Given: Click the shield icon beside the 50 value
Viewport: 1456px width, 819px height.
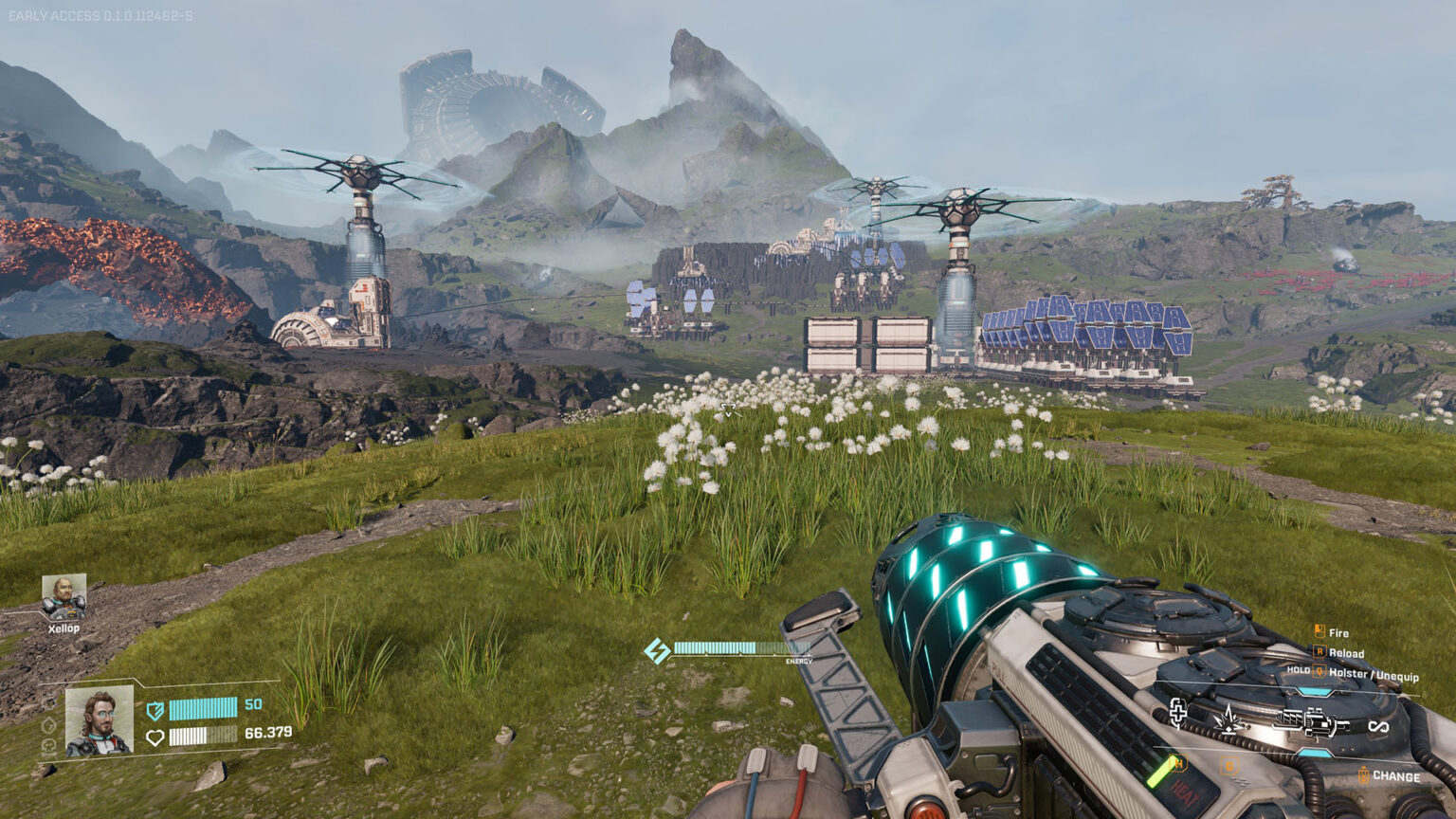Looking at the screenshot, I should (x=155, y=709).
